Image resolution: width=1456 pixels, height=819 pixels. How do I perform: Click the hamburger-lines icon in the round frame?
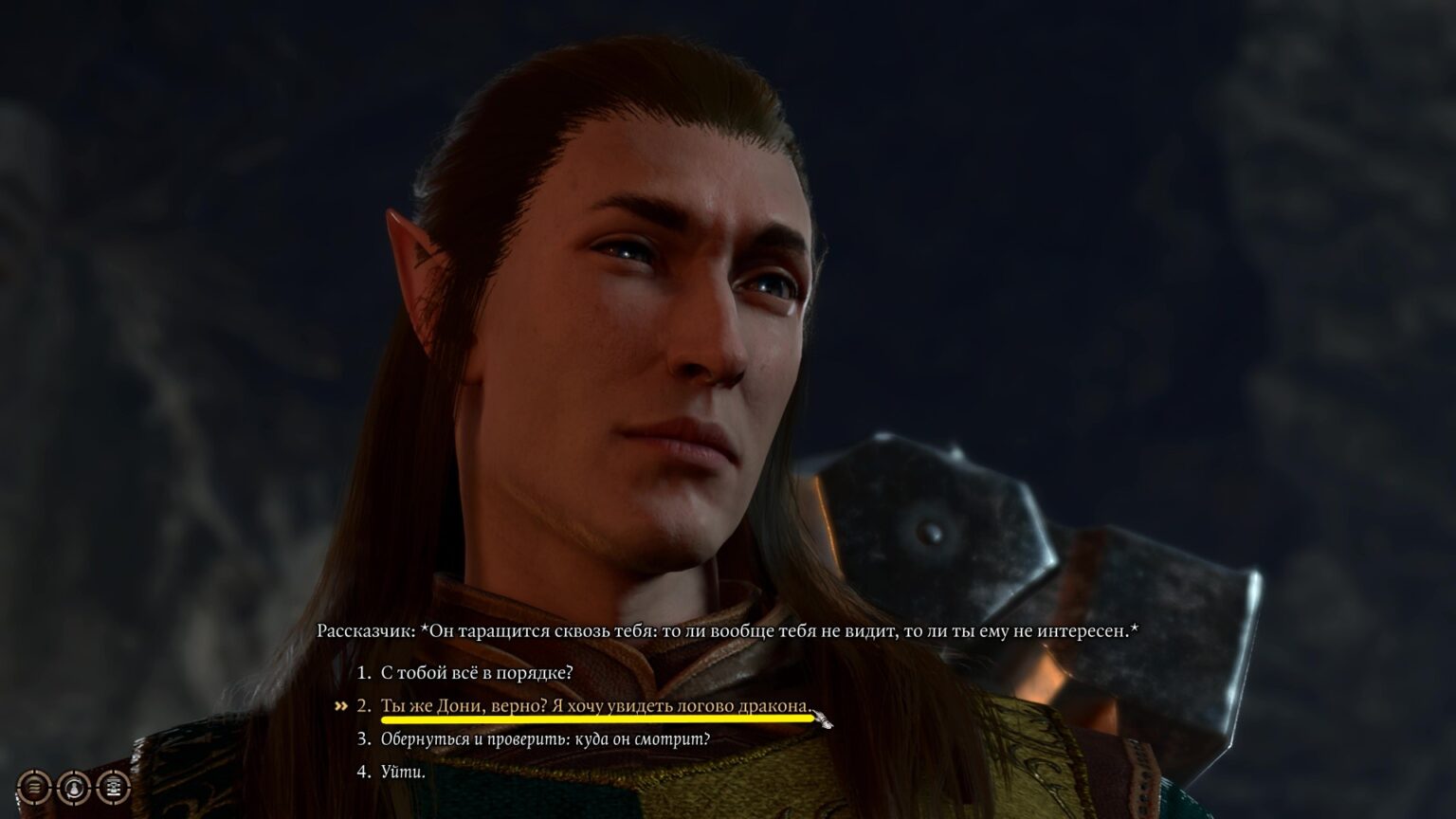(34, 787)
